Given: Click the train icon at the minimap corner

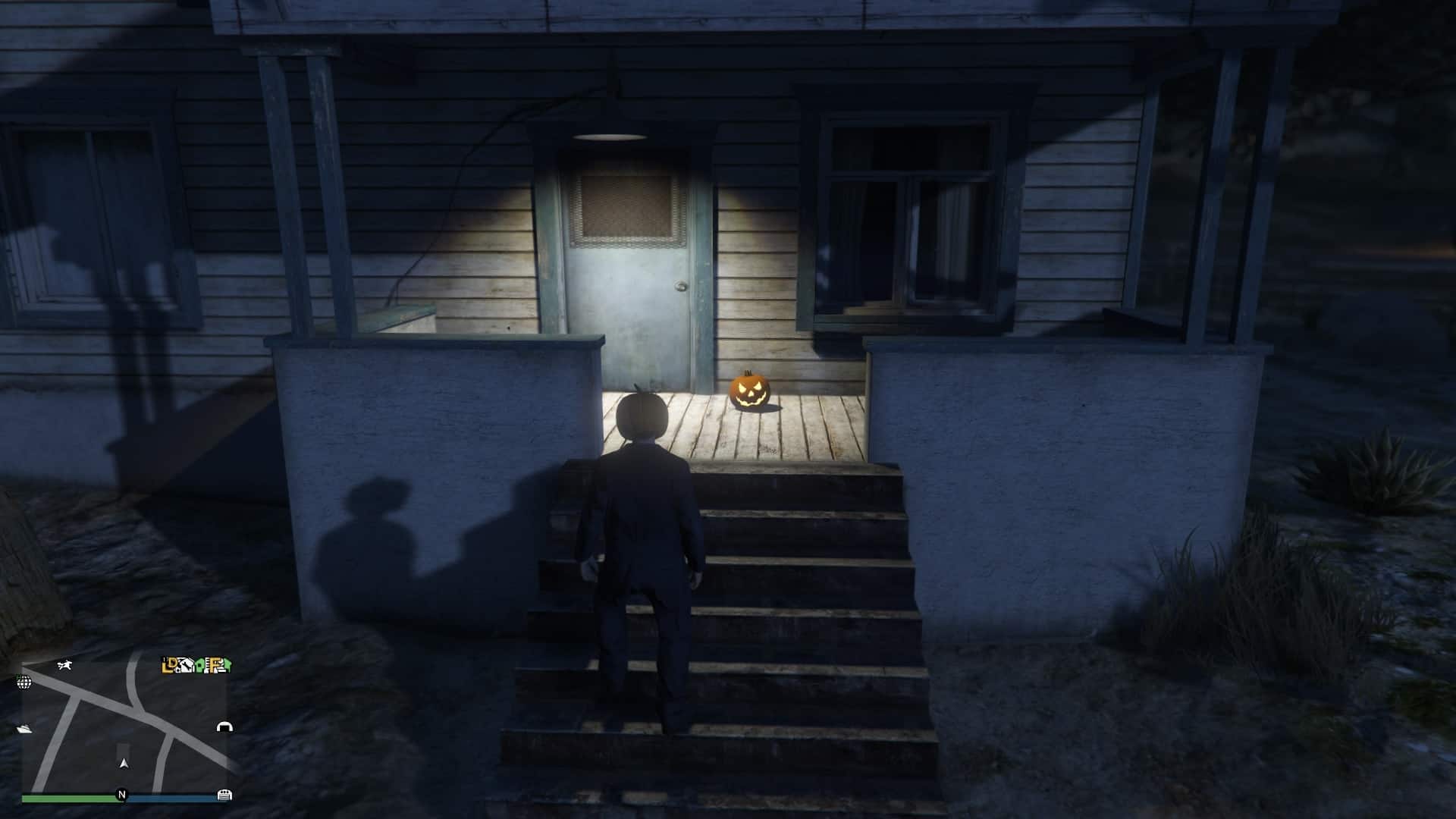Looking at the screenshot, I should (x=224, y=795).
